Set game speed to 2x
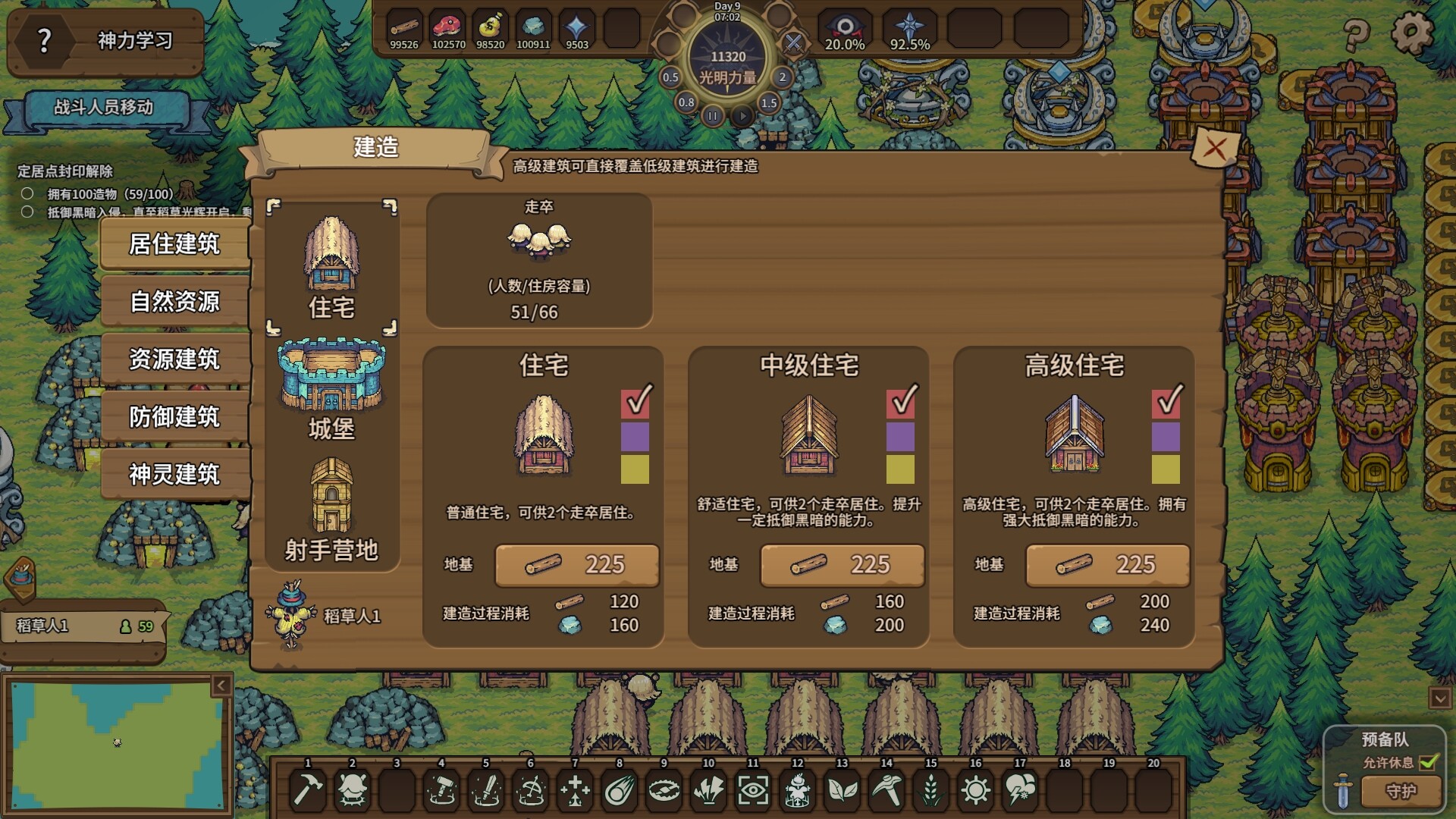The width and height of the screenshot is (1456, 819). [783, 77]
